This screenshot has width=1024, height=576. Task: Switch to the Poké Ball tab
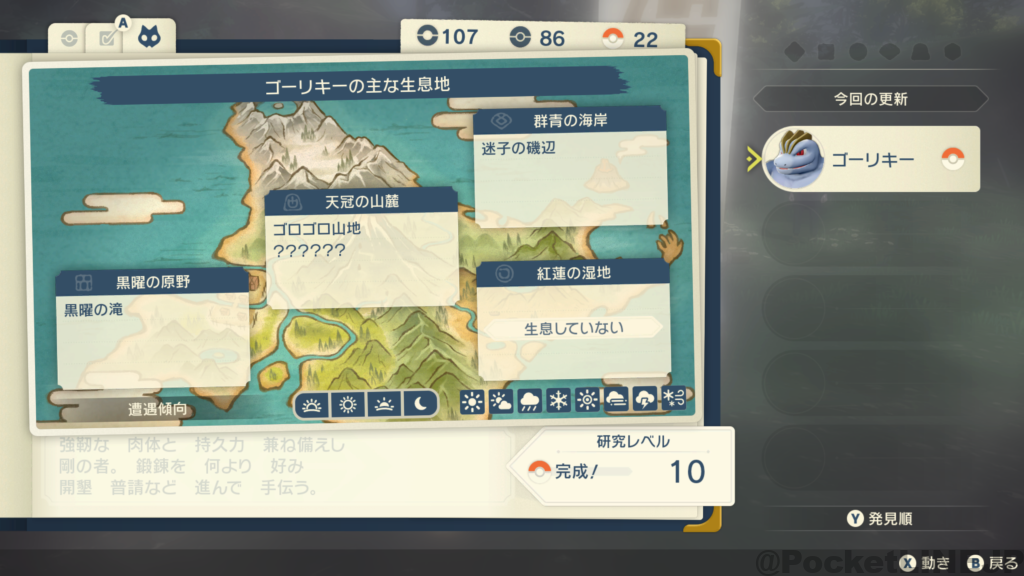68,39
